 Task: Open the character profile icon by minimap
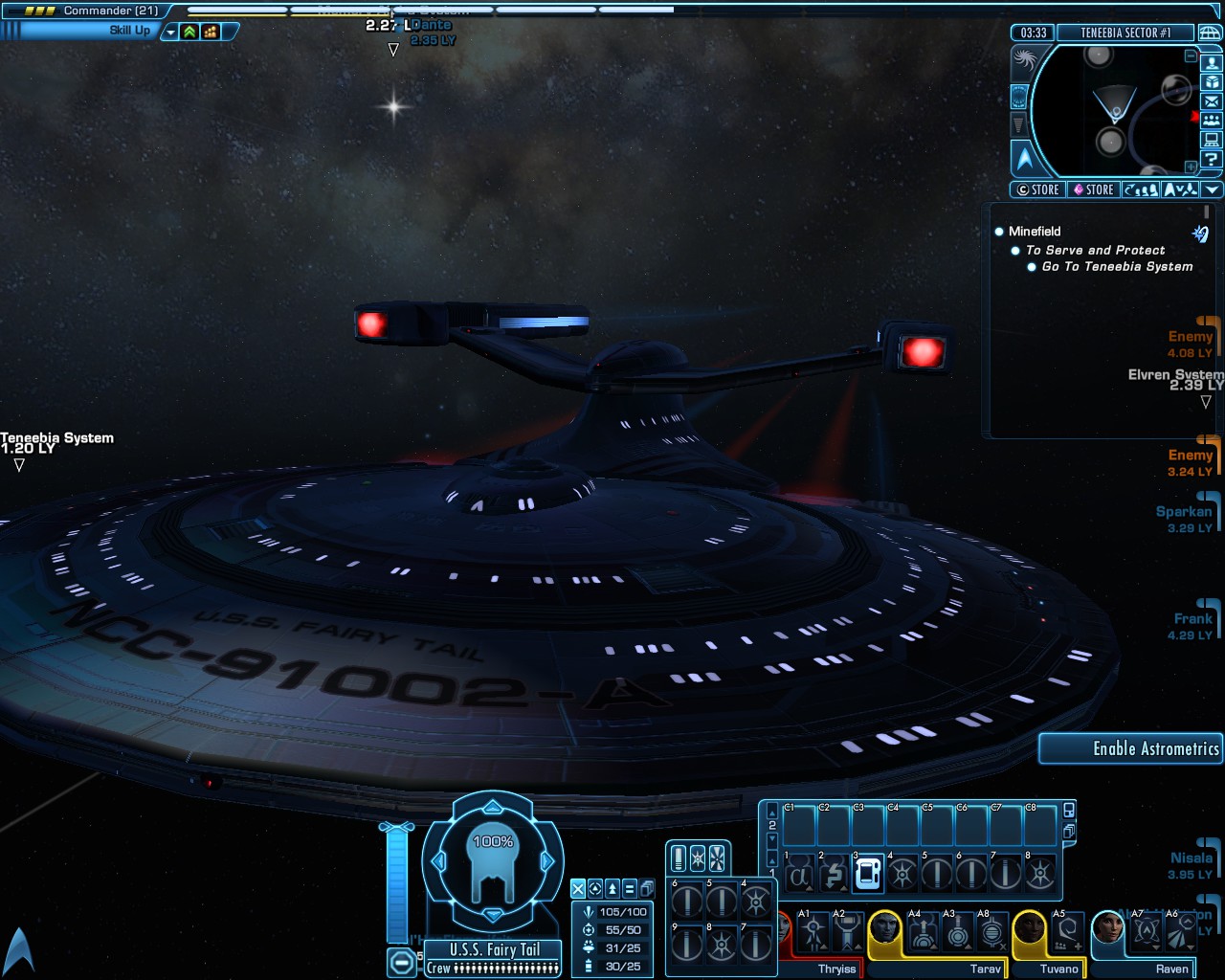pyautogui.click(x=1212, y=63)
